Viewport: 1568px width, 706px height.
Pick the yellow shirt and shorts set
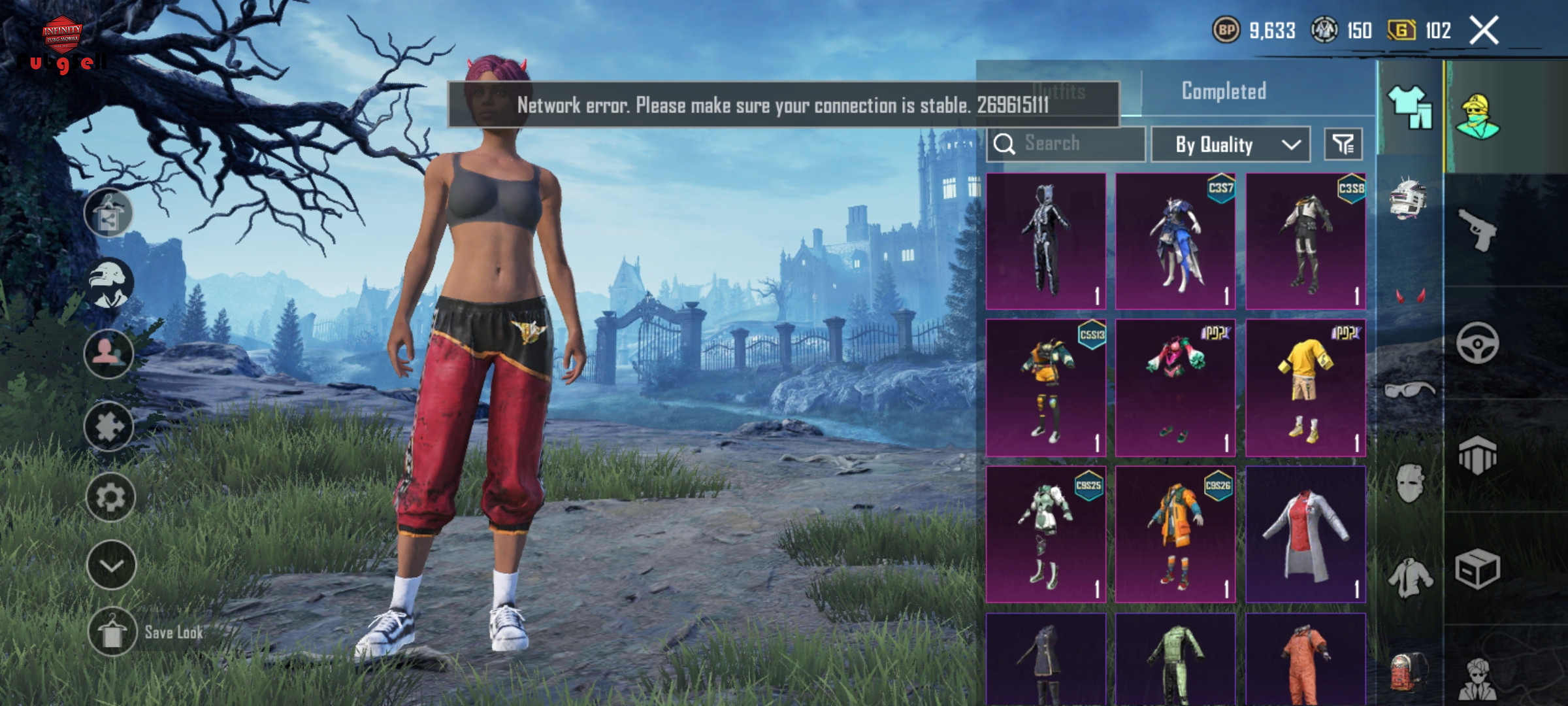pos(1305,388)
